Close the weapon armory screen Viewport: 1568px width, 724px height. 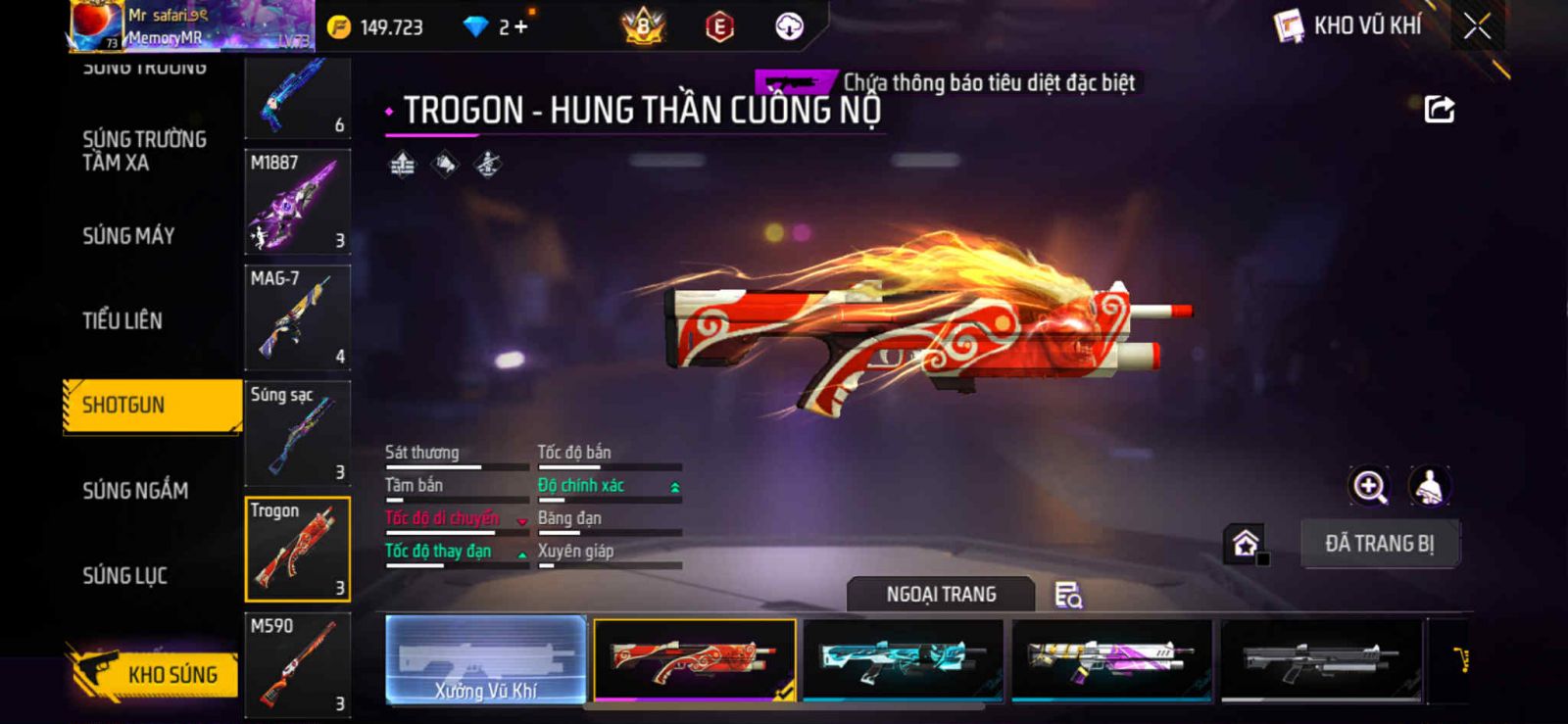tap(1477, 26)
